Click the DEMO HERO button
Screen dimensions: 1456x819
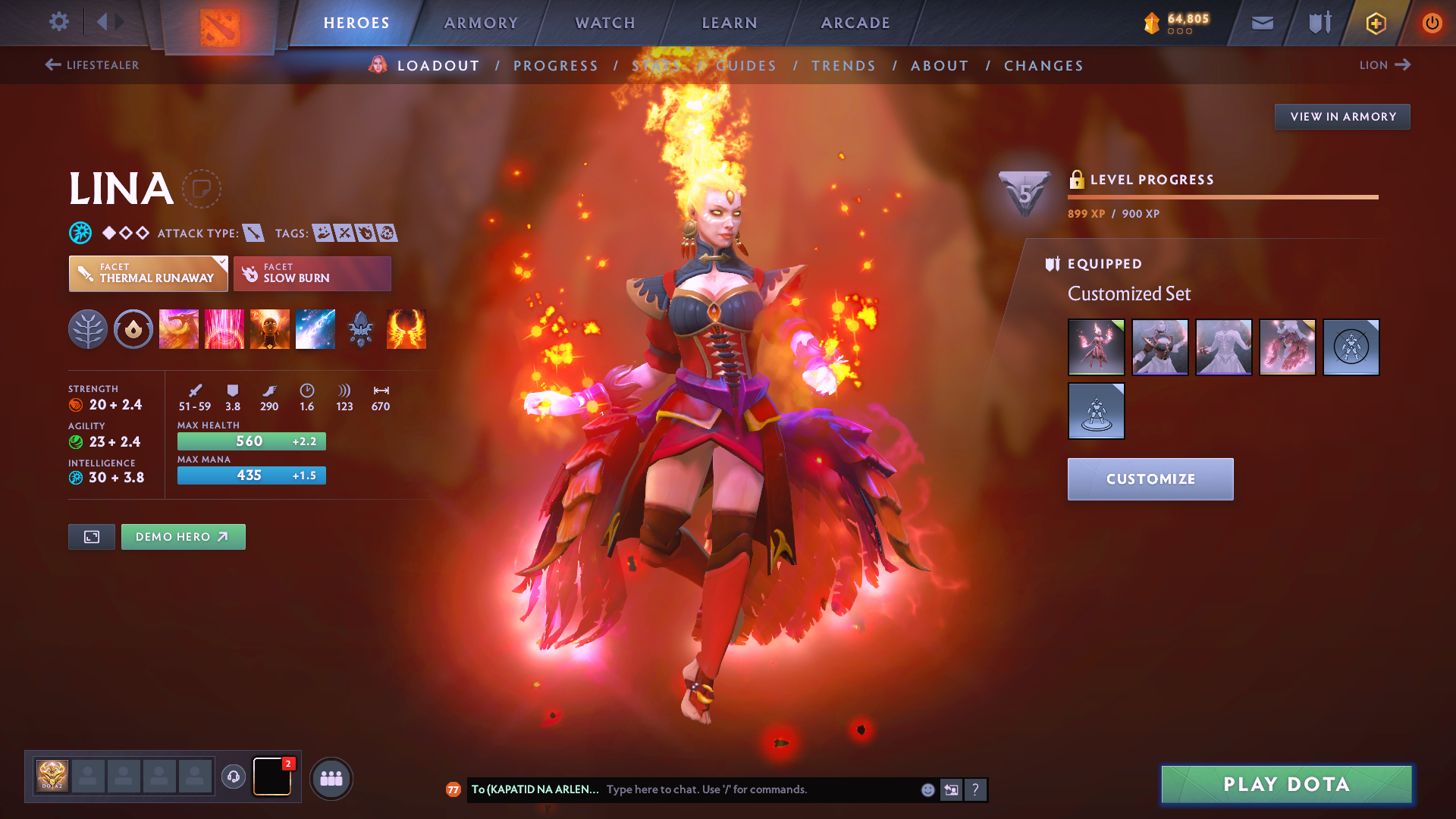point(183,536)
